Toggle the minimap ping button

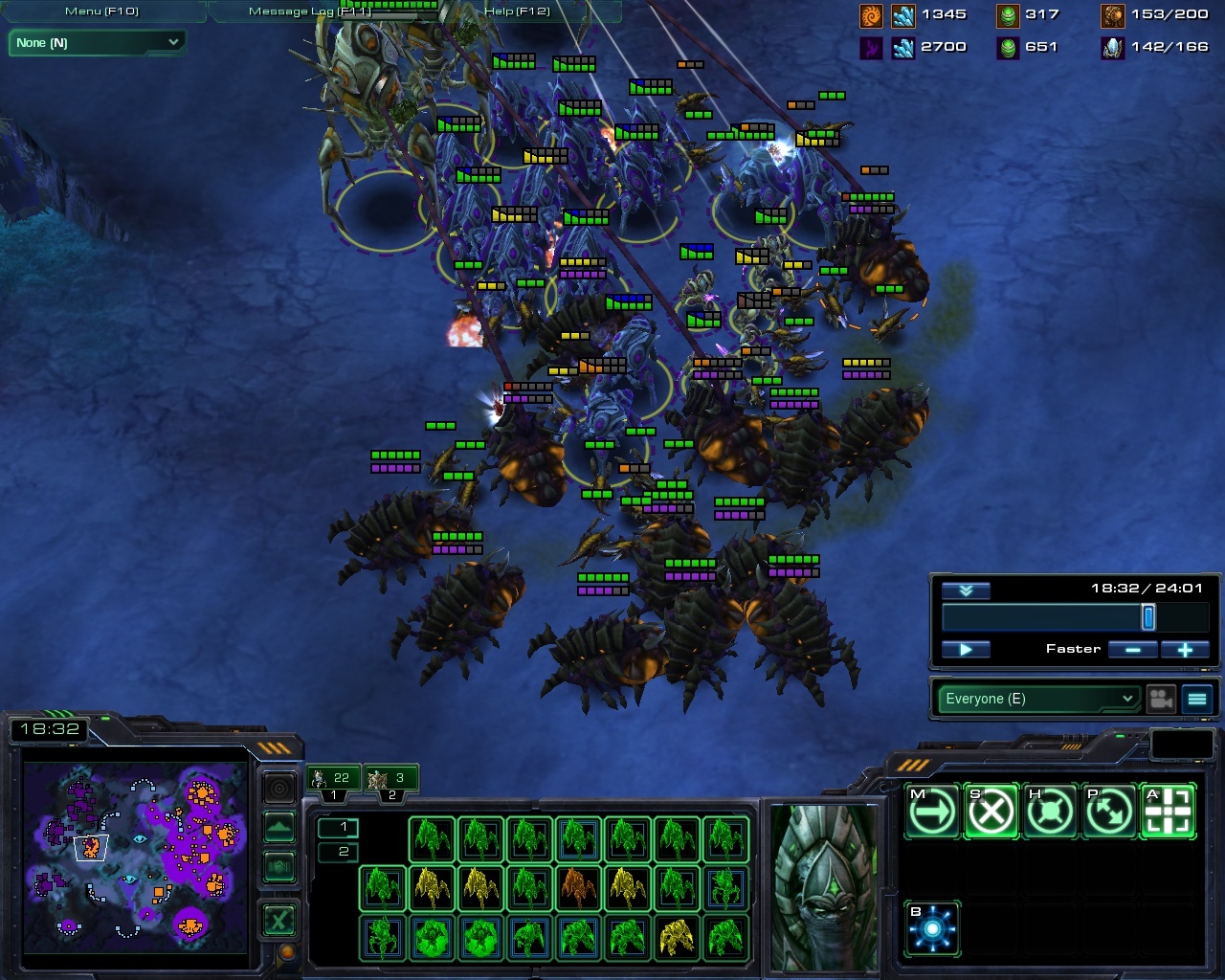click(x=278, y=788)
